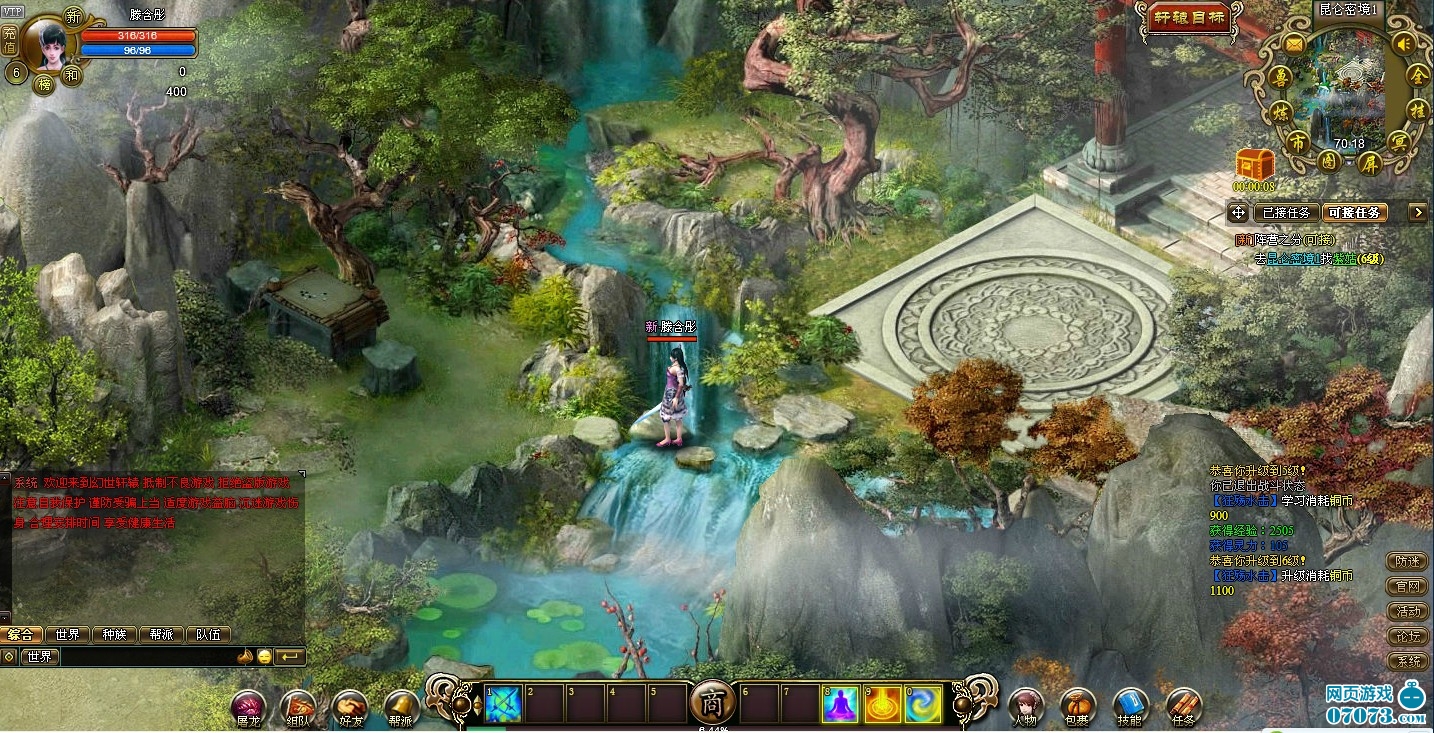Open the 人物 character sheet

pos(1025,706)
